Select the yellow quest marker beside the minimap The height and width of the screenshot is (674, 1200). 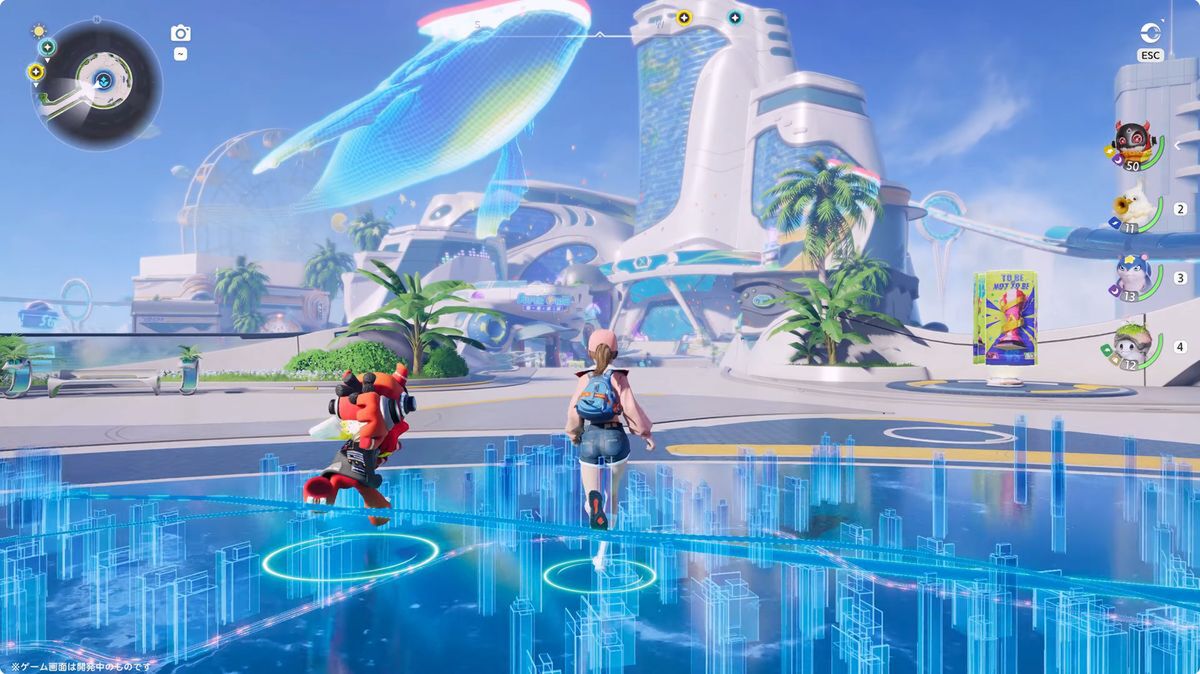click(x=36, y=71)
